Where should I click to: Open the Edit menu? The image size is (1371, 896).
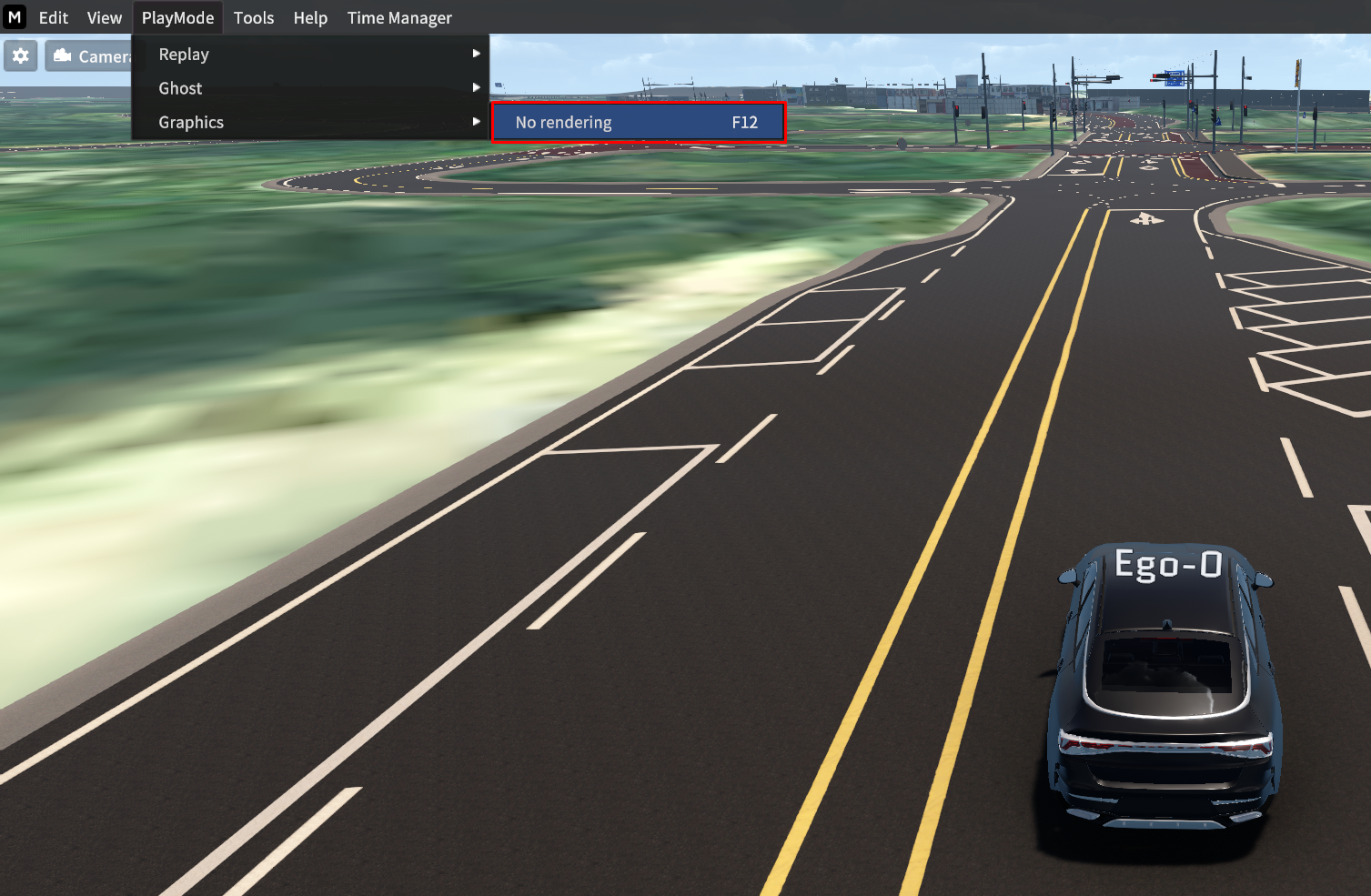coord(54,18)
